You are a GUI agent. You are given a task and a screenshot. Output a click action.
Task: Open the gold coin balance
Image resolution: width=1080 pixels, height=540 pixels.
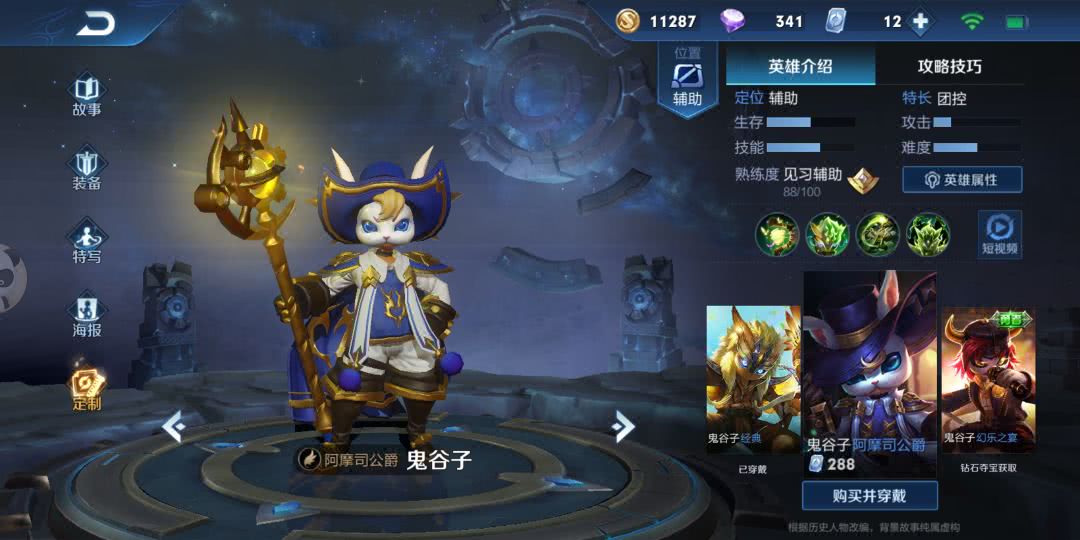coord(655,21)
